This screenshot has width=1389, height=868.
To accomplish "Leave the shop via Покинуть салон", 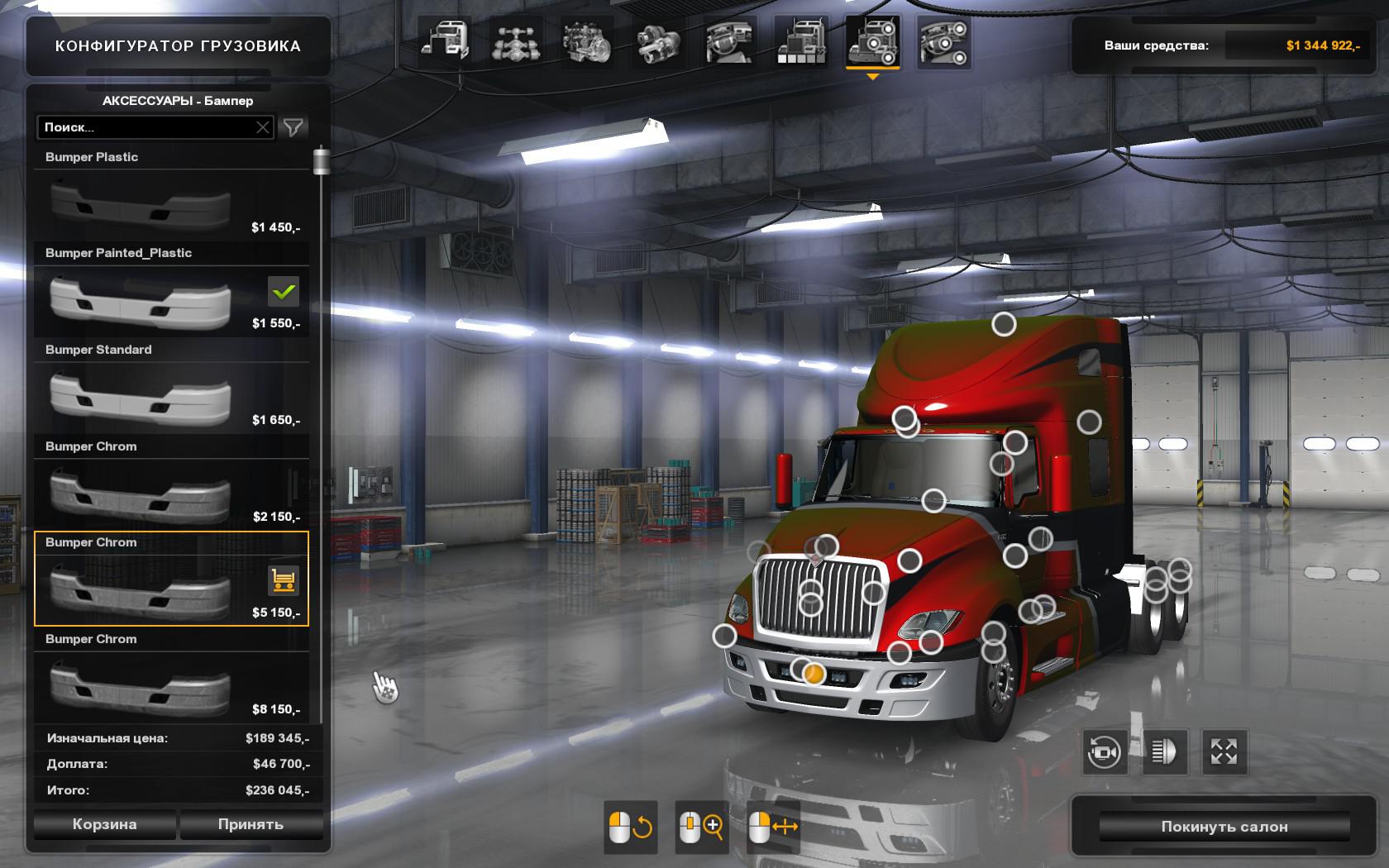I will coord(1224,827).
